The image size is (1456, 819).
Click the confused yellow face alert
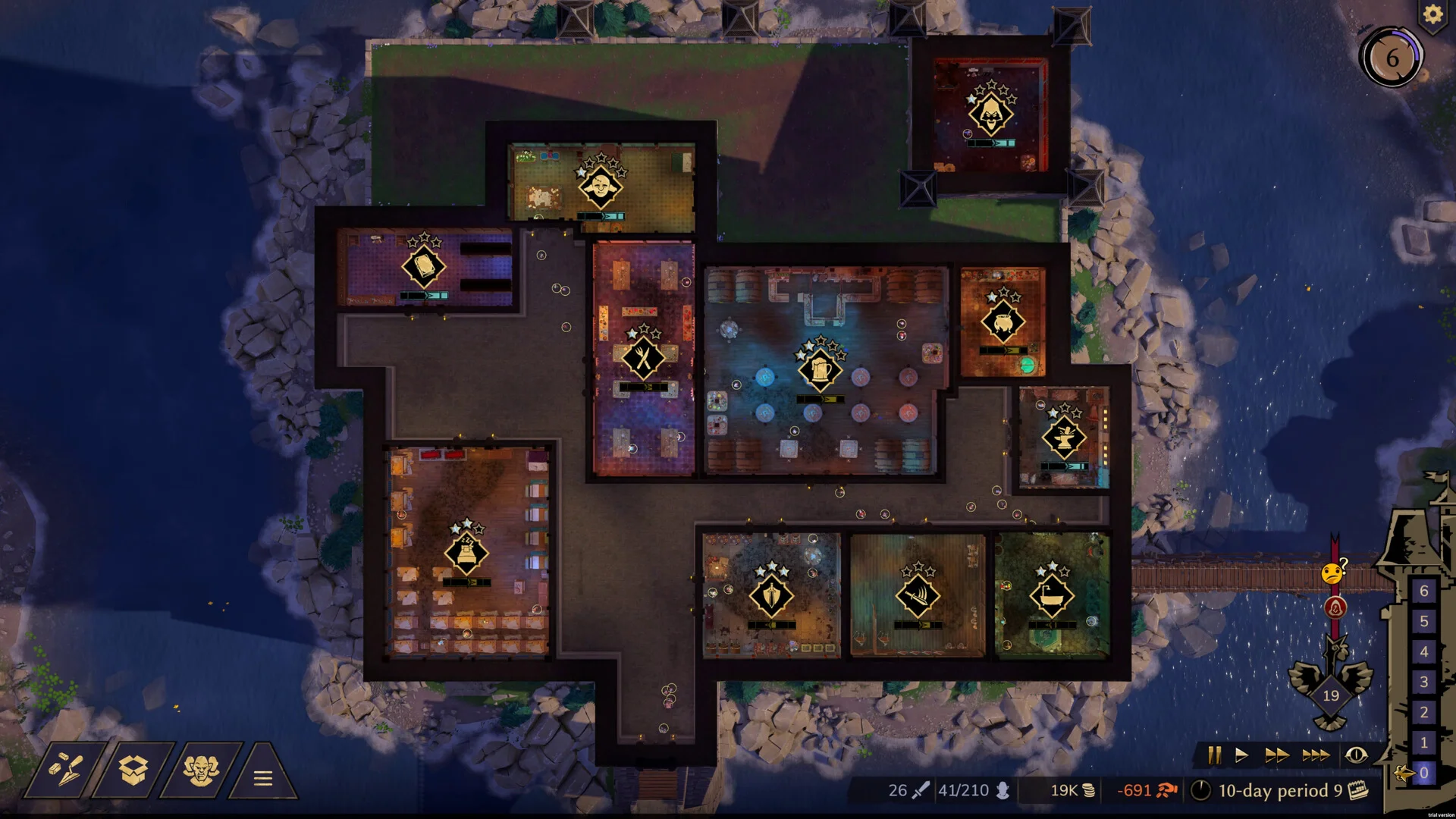[1332, 573]
